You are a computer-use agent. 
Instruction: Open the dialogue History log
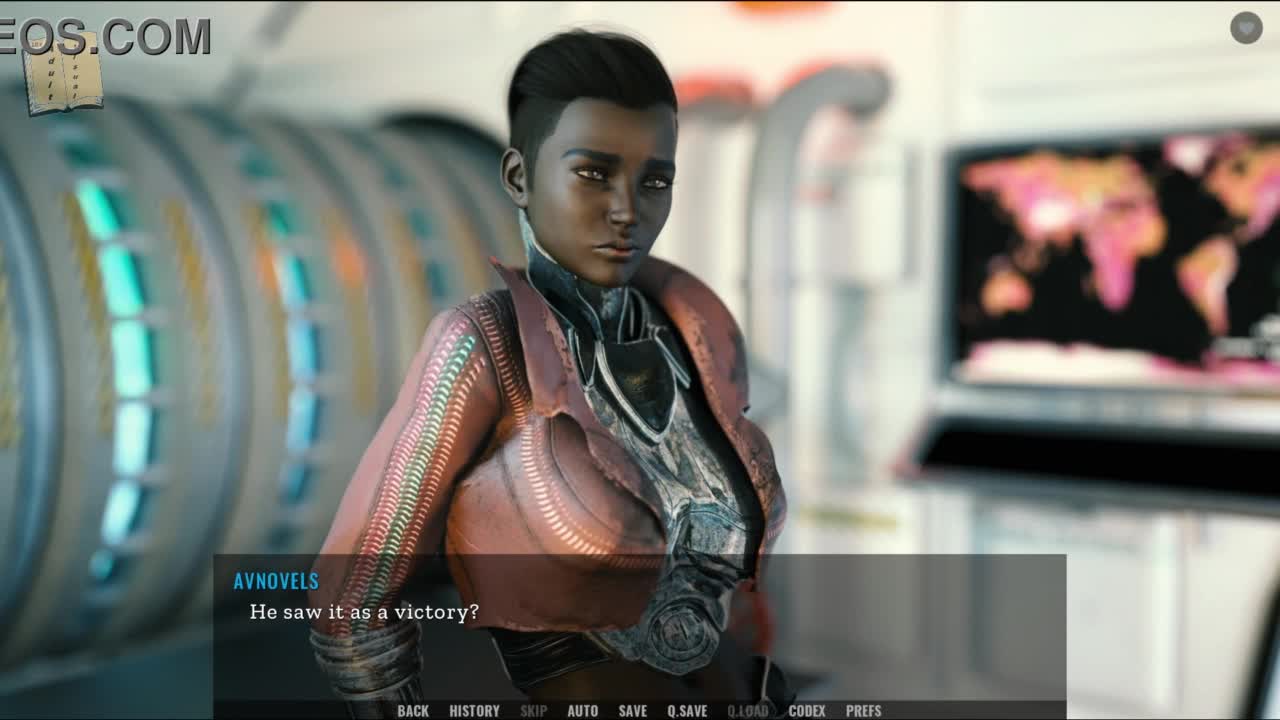click(x=474, y=711)
